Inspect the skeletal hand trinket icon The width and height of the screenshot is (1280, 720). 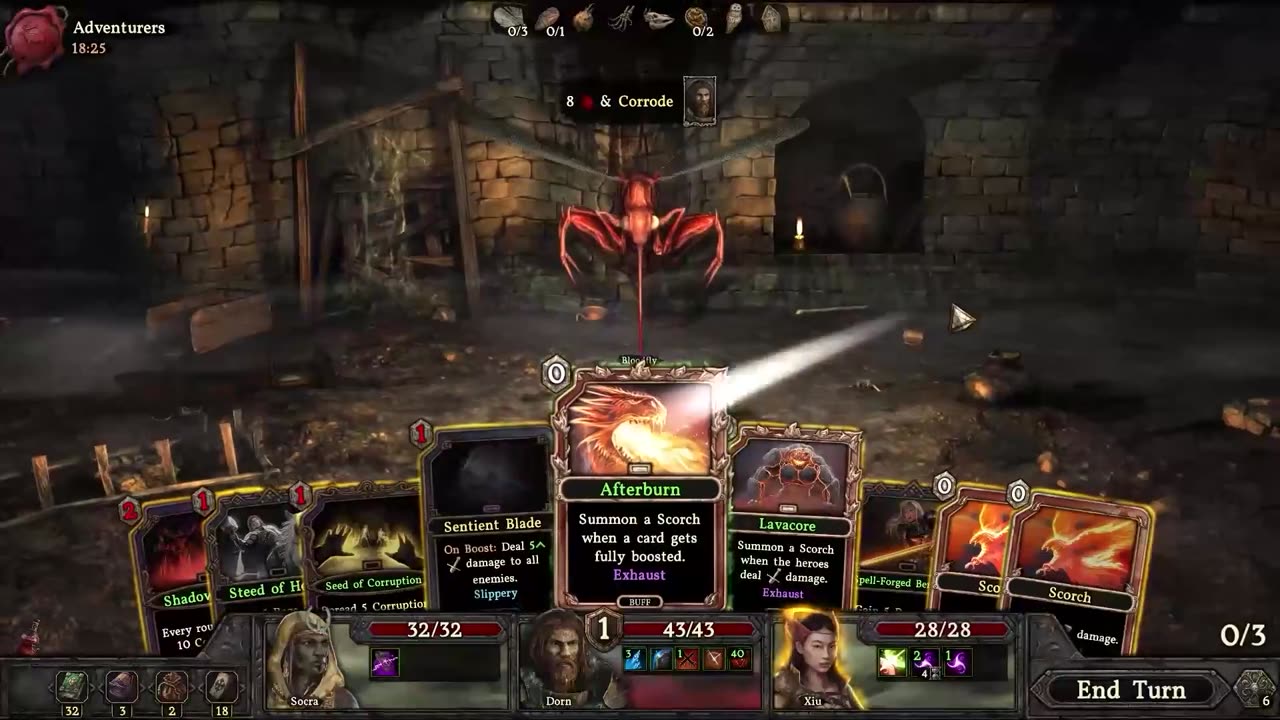pyautogui.click(x=622, y=19)
